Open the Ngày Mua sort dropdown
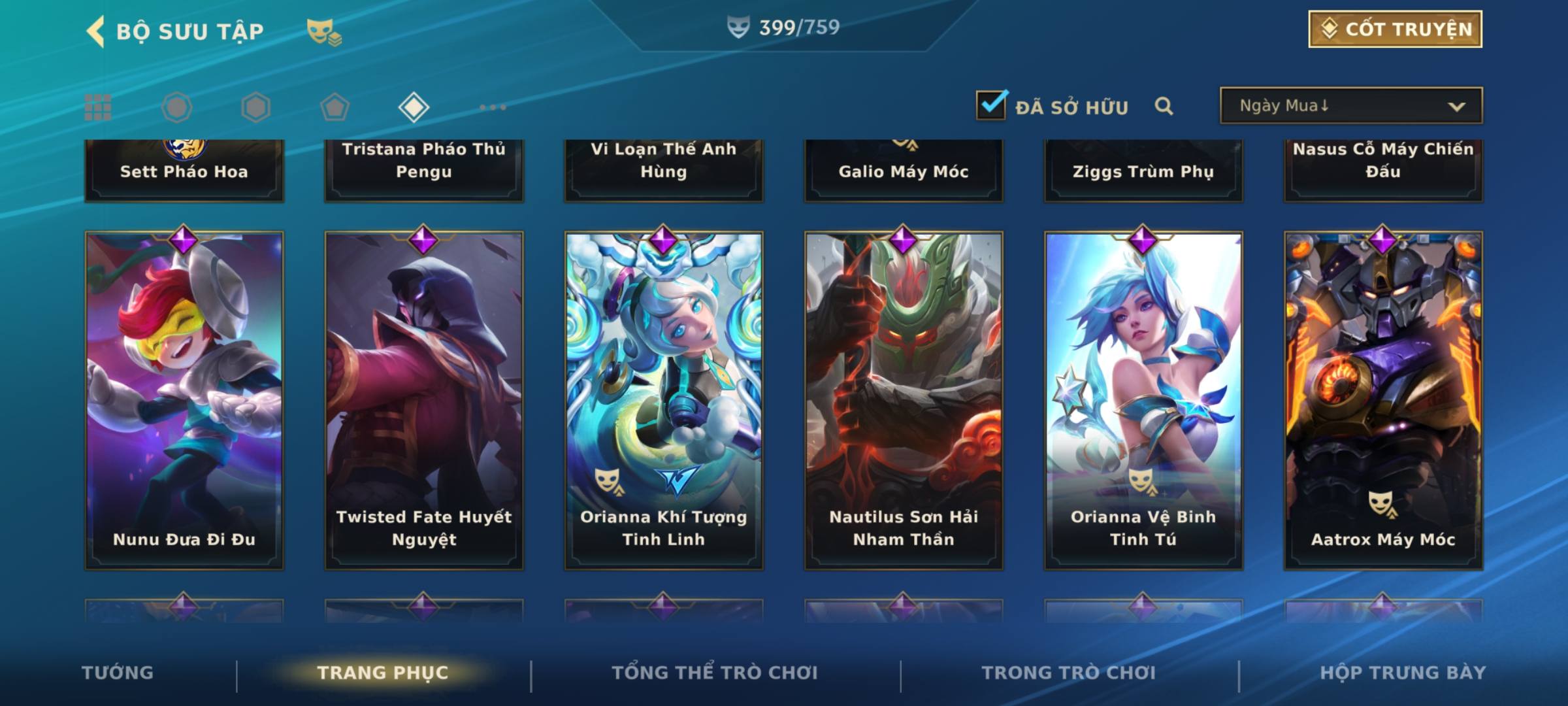Viewport: 1568px width, 706px height. (1350, 106)
